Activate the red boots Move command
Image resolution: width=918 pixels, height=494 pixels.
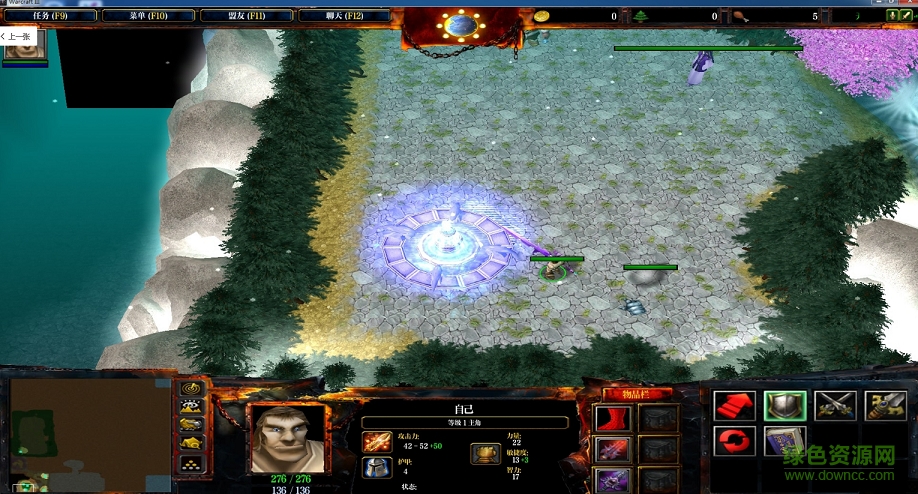tap(732, 405)
